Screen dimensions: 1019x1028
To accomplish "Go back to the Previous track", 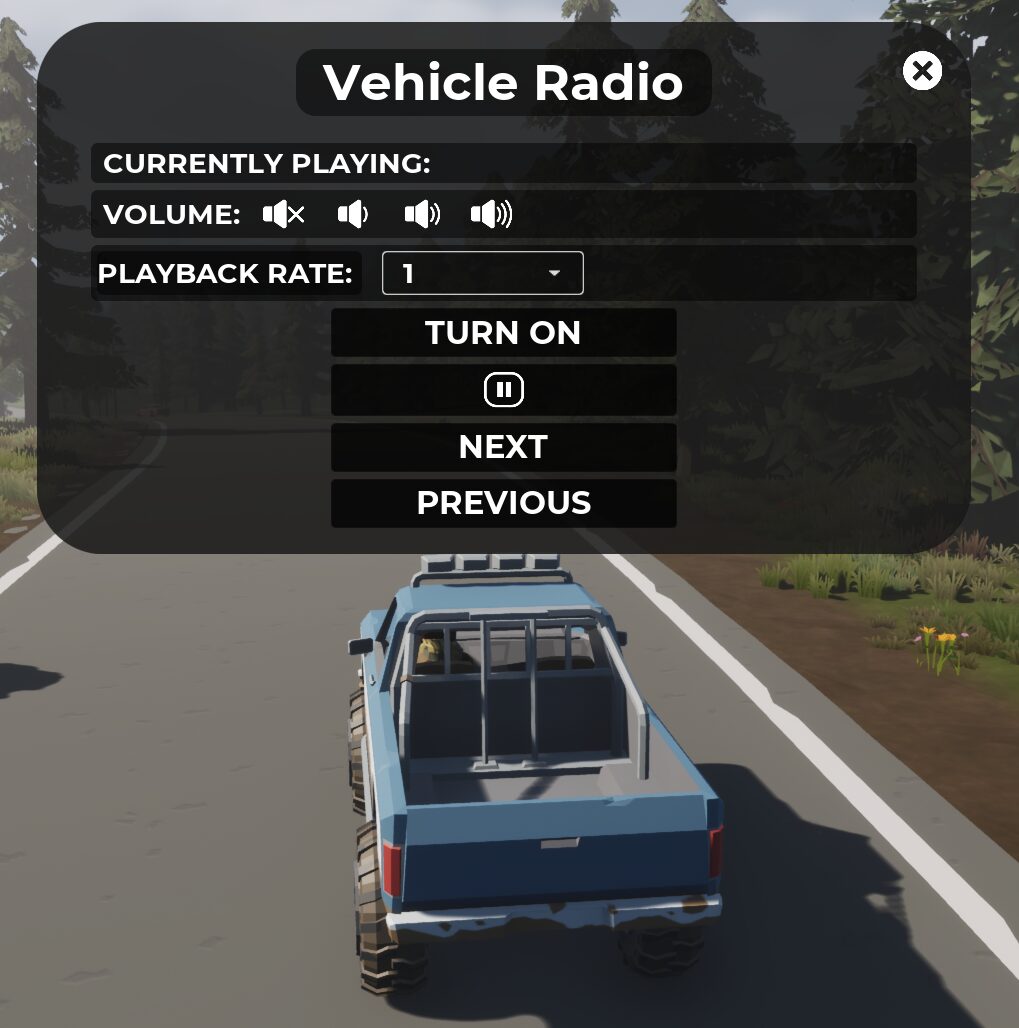I will 503,503.
